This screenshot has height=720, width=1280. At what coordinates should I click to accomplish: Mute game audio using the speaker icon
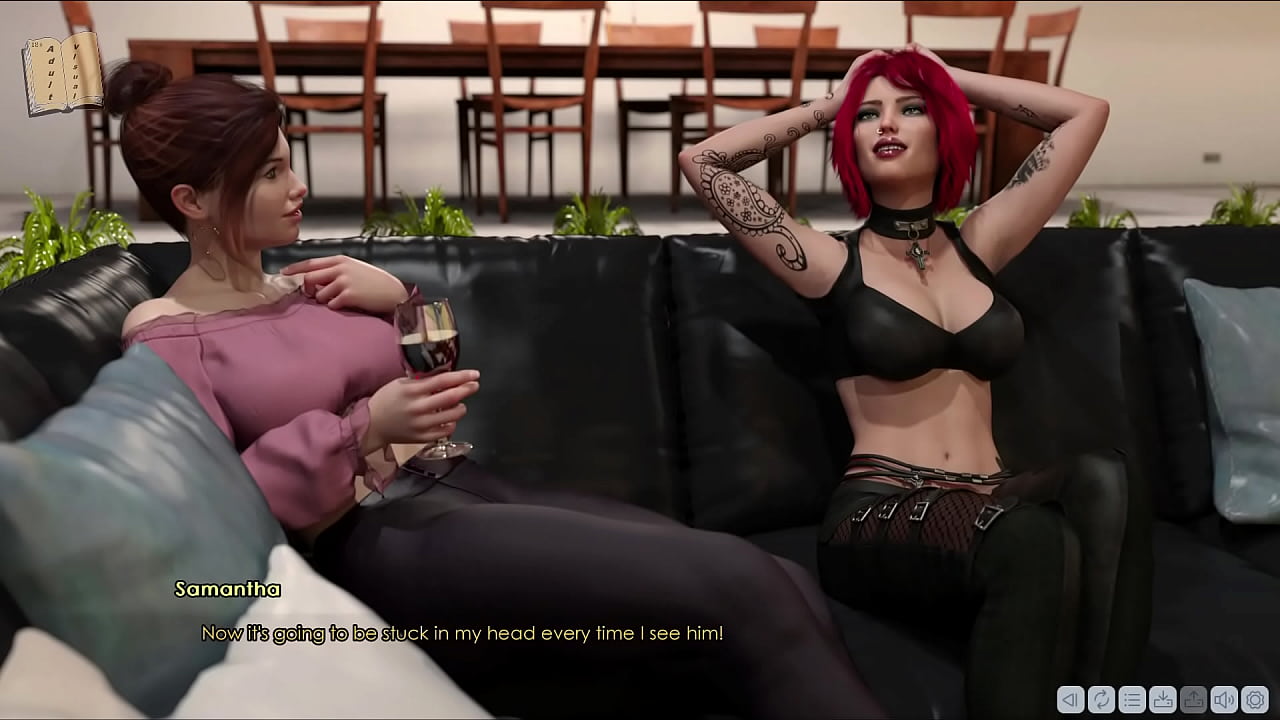(1225, 701)
